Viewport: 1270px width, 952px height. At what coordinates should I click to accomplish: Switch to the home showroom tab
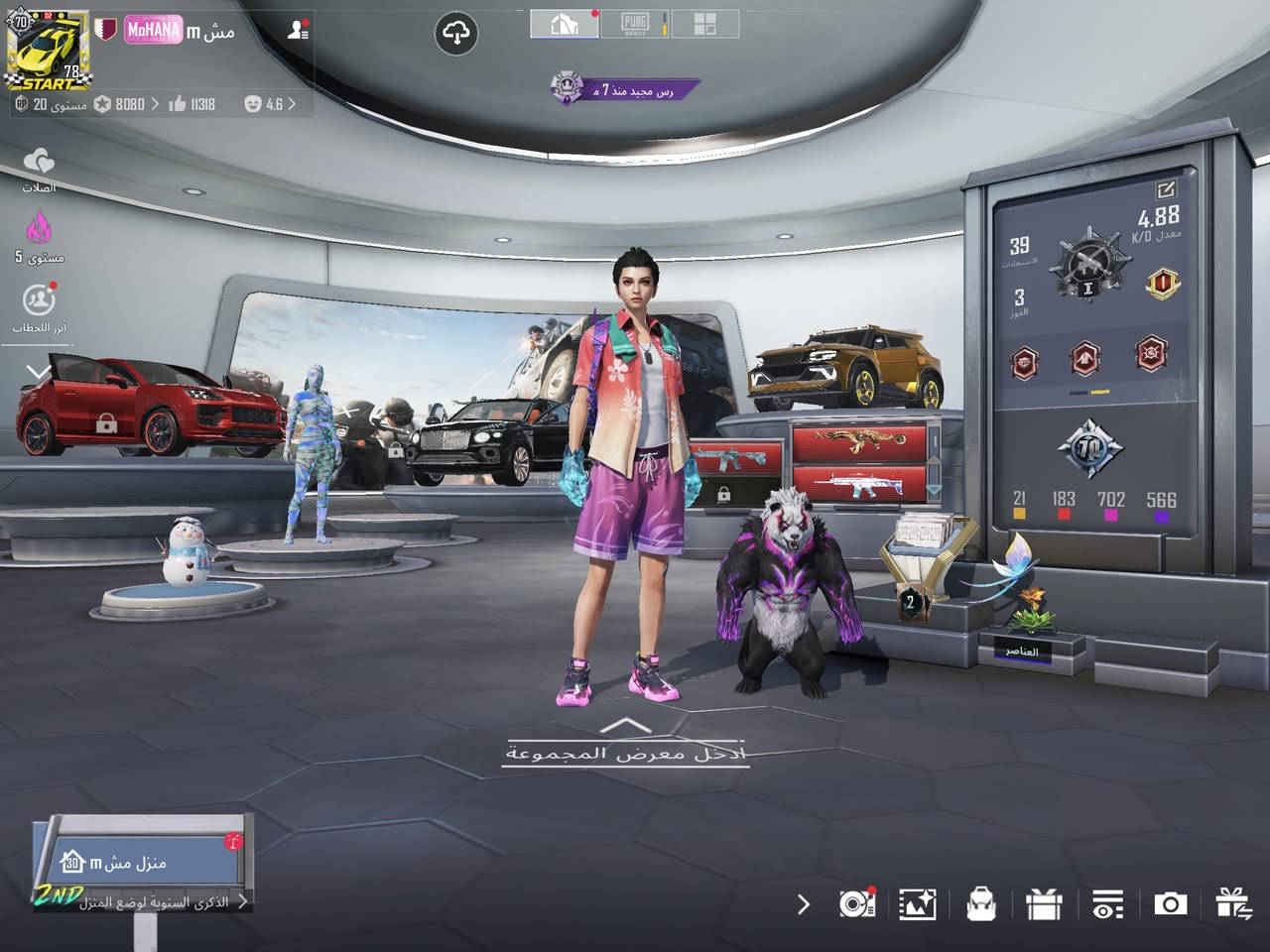pos(565,24)
